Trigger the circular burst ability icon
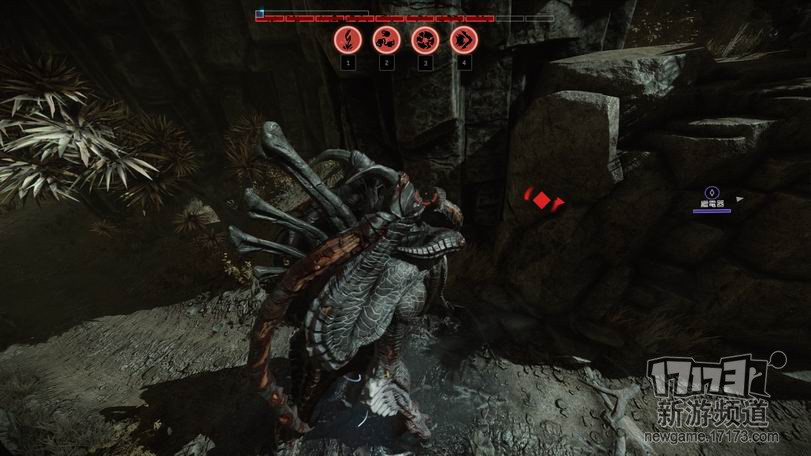The height and width of the screenshot is (456, 811). coord(425,40)
